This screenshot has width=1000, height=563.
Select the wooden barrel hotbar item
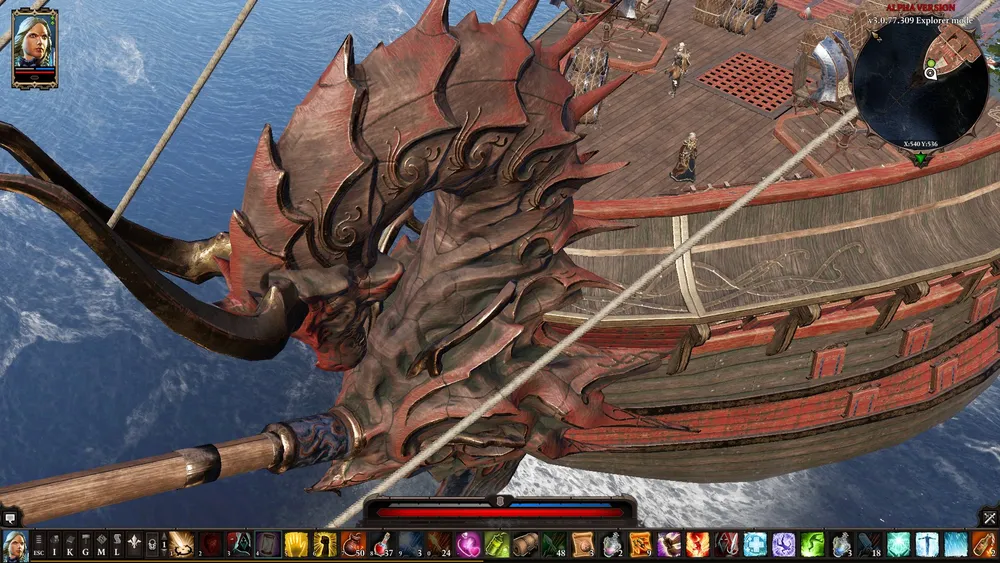525,545
